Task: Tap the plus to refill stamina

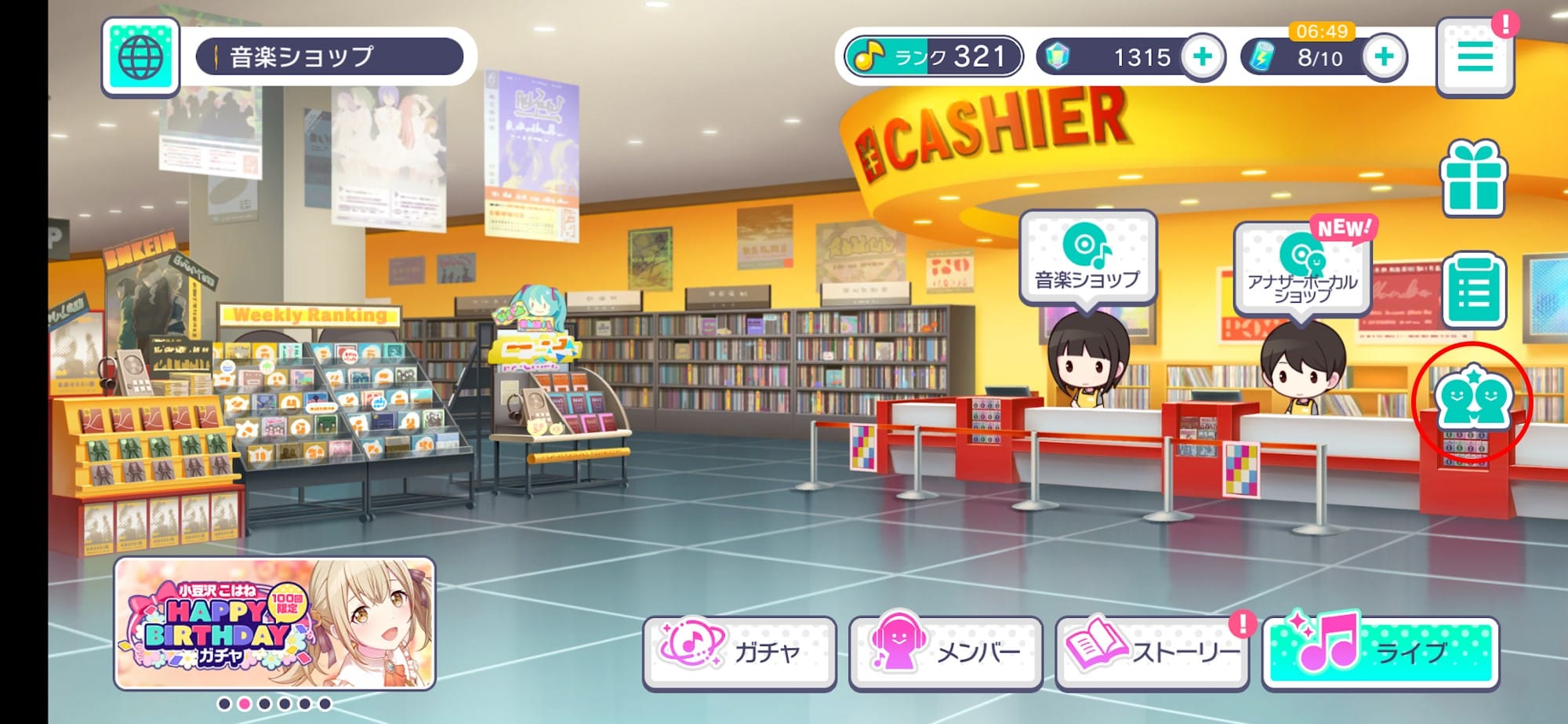Action: [x=1384, y=56]
